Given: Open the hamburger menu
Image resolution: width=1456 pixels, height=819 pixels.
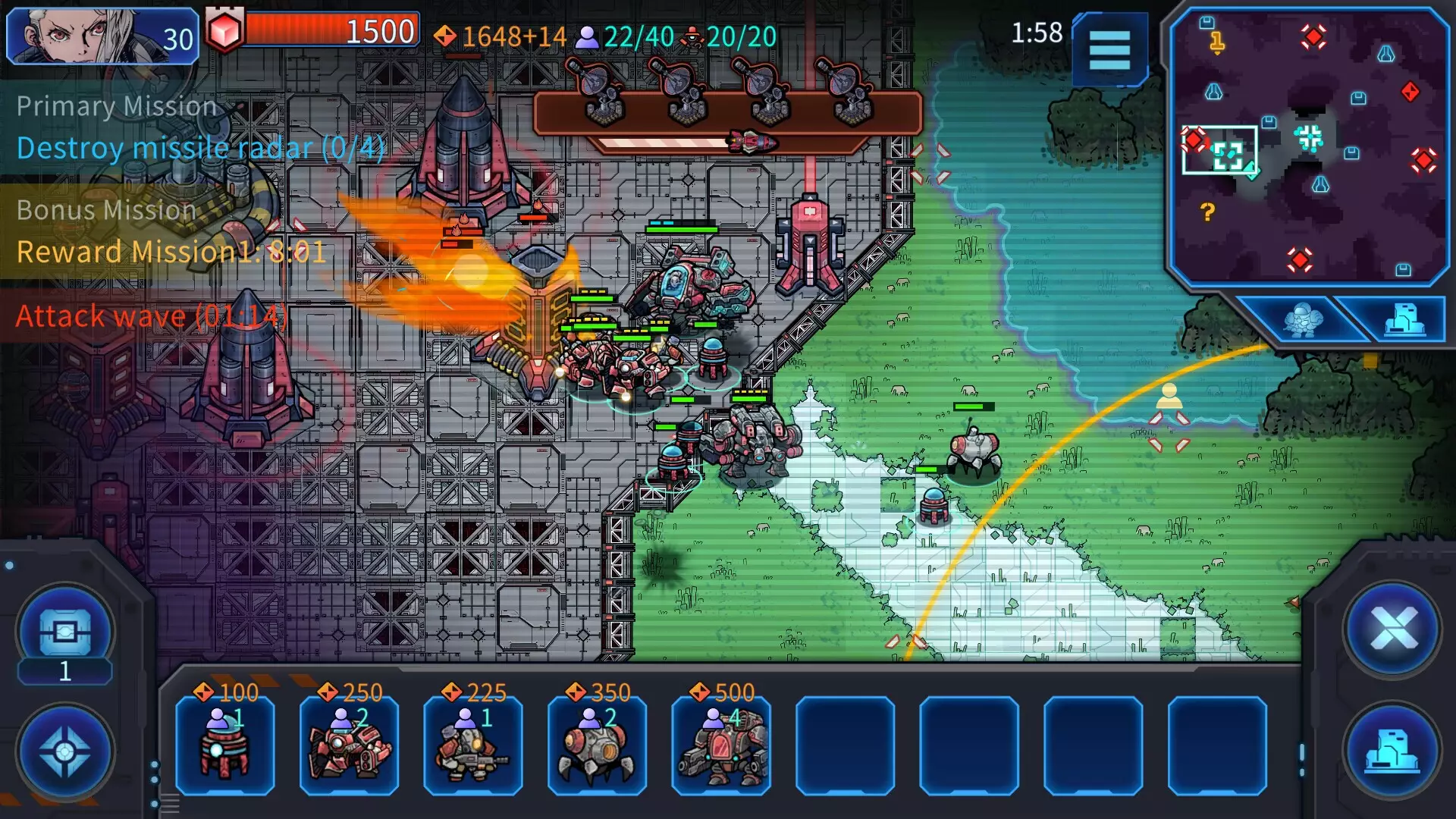Looking at the screenshot, I should click(x=1109, y=50).
